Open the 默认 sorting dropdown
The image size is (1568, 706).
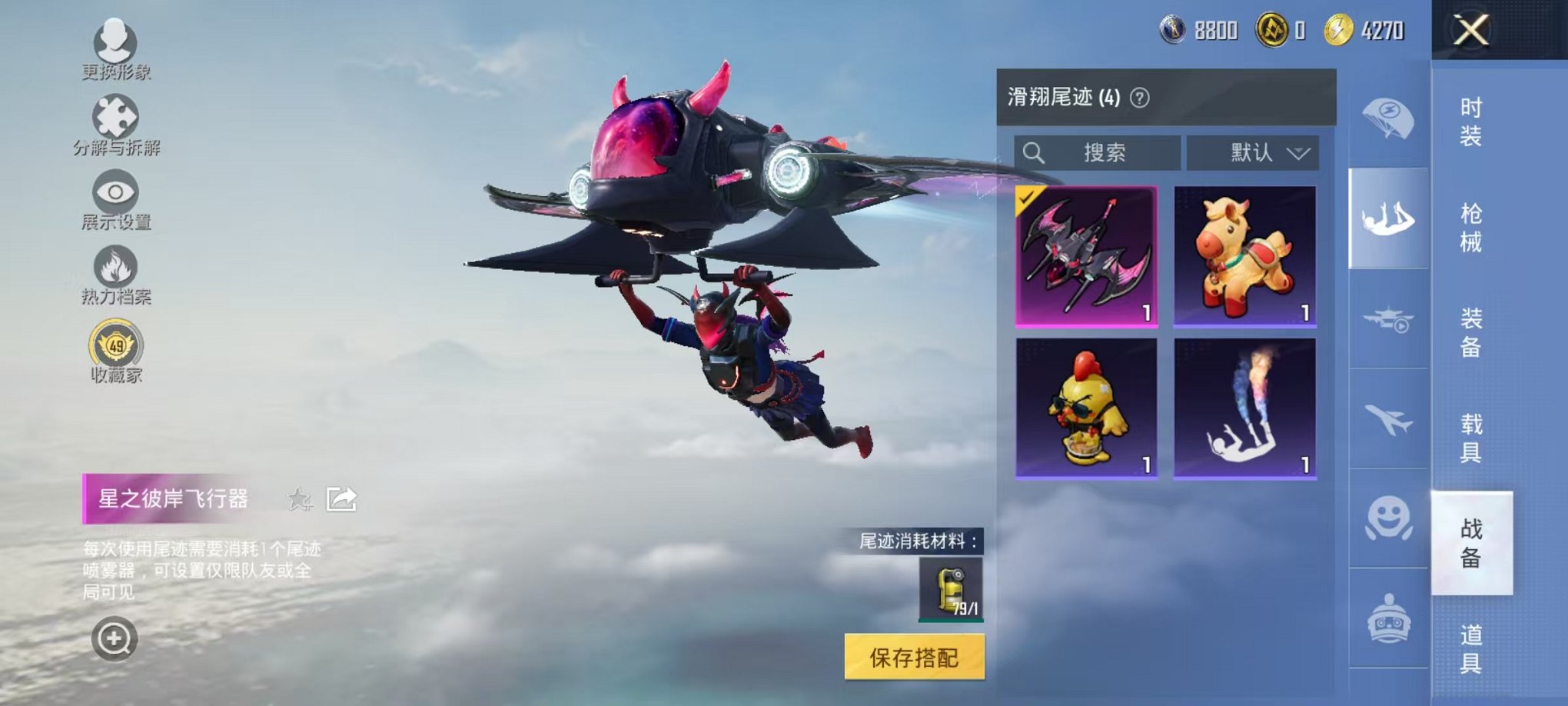(1252, 152)
